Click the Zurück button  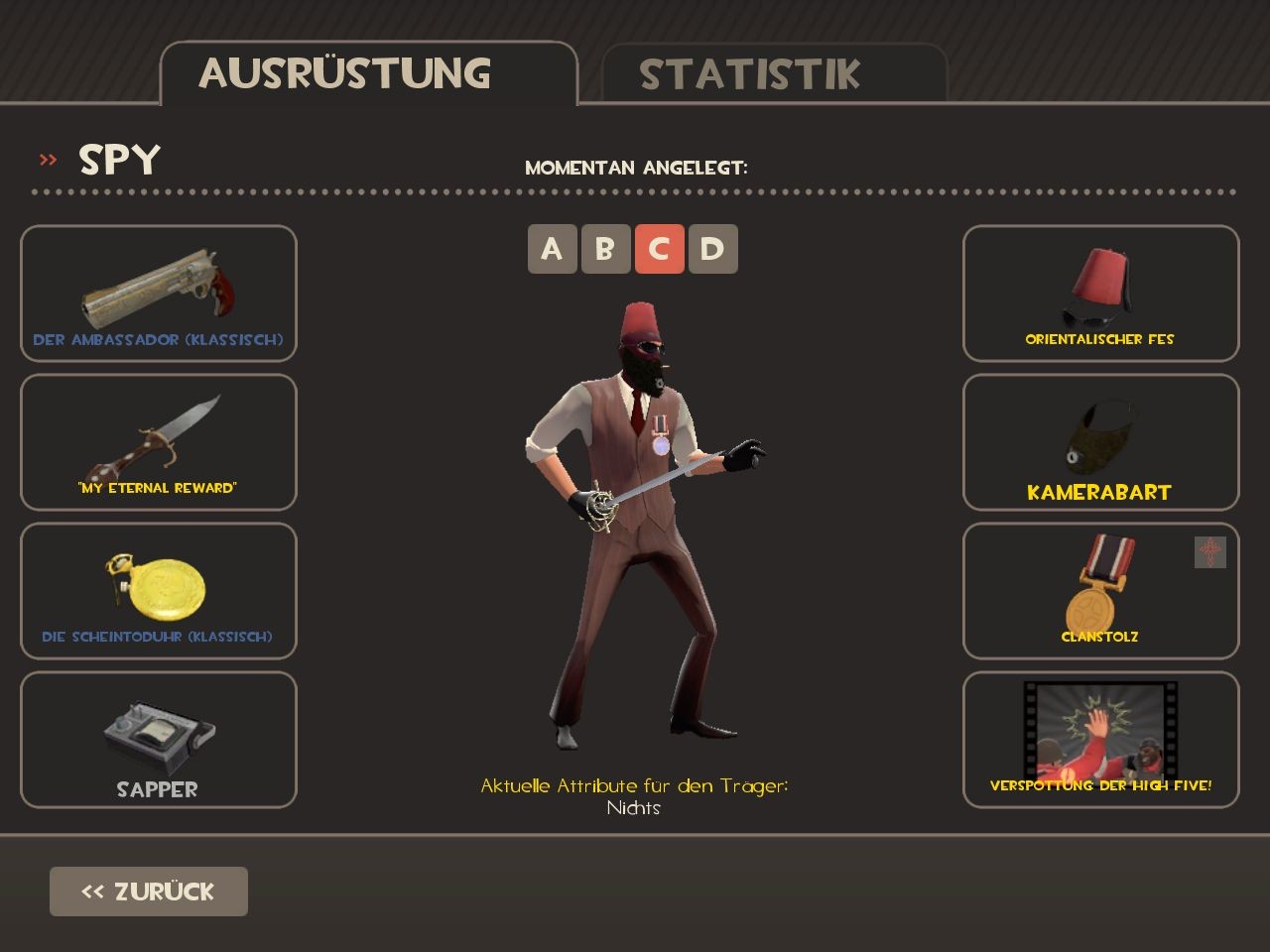click(148, 891)
